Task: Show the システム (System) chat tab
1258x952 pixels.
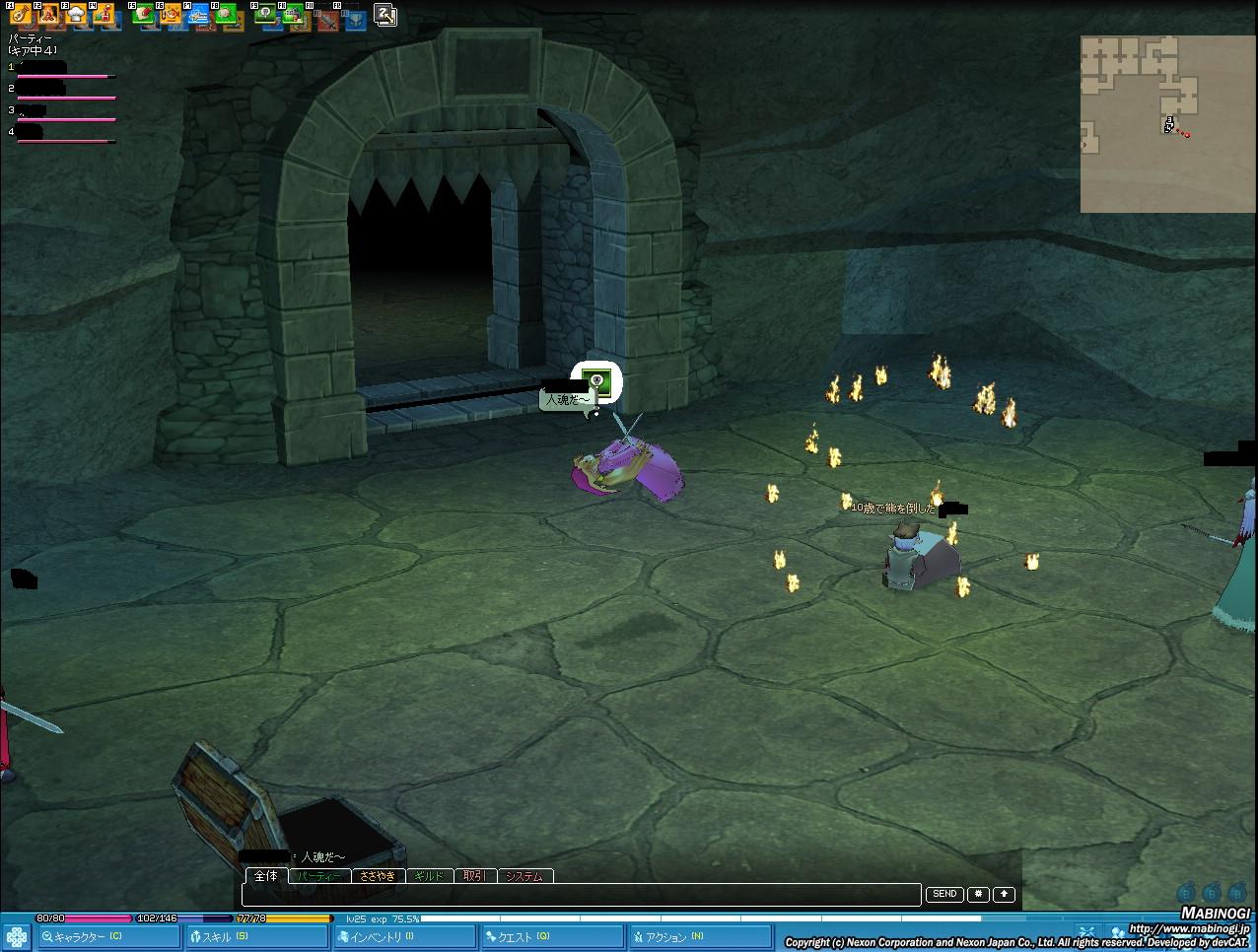Action: (524, 876)
